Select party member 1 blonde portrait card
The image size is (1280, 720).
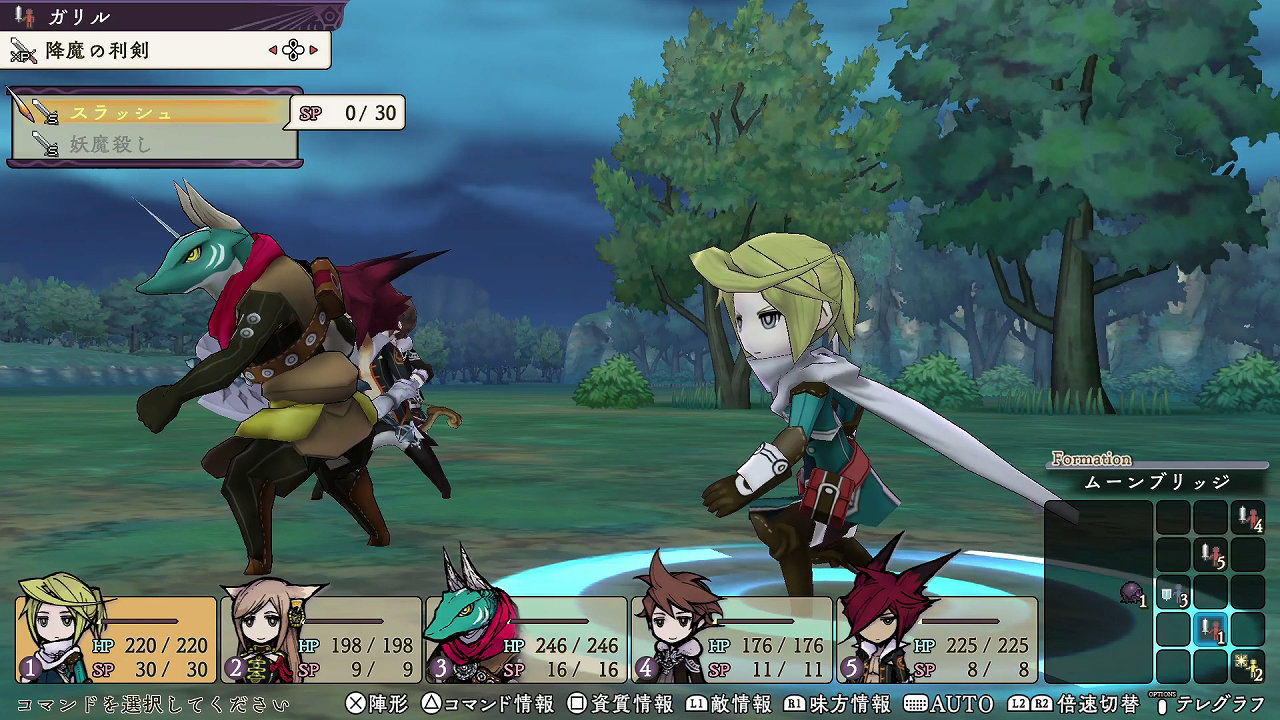[x=116, y=640]
